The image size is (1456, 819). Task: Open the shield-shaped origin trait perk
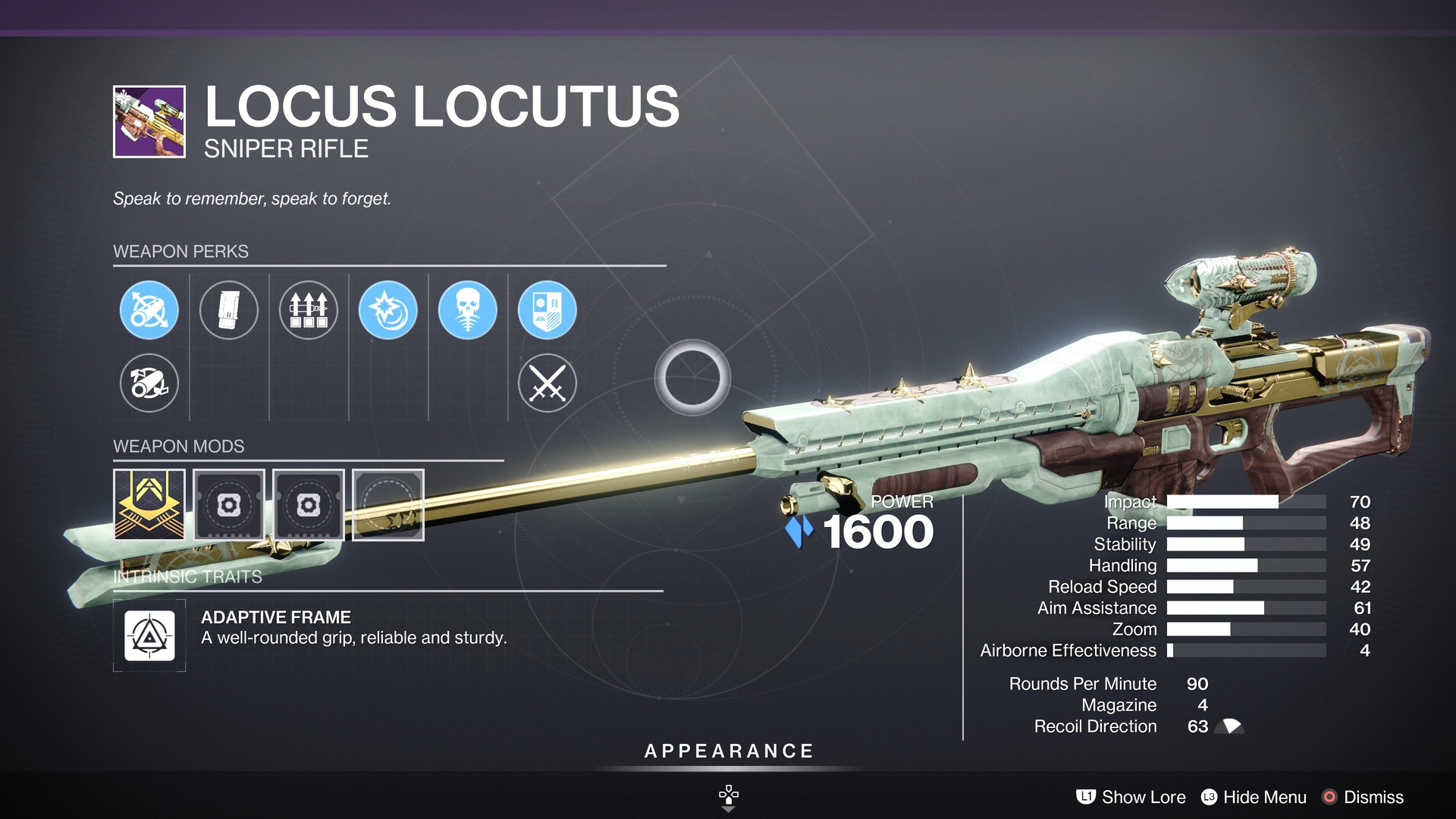coord(548,310)
